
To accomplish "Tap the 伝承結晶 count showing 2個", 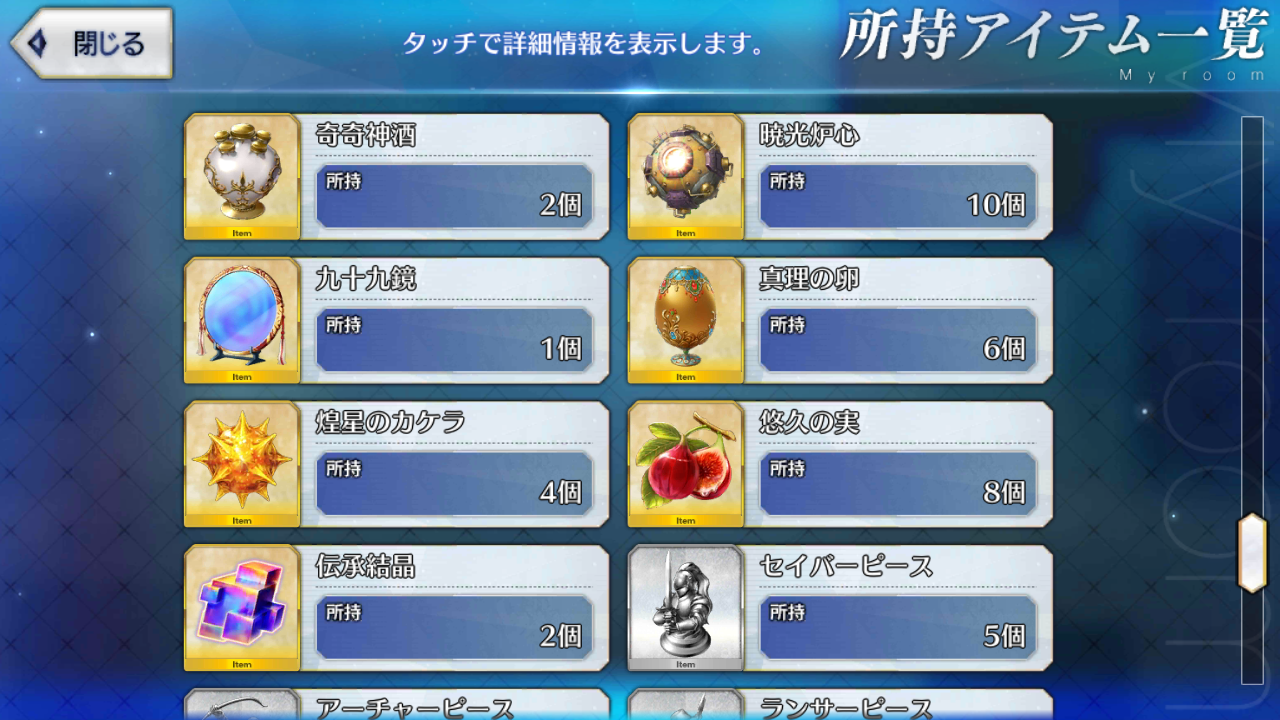I will tap(455, 628).
